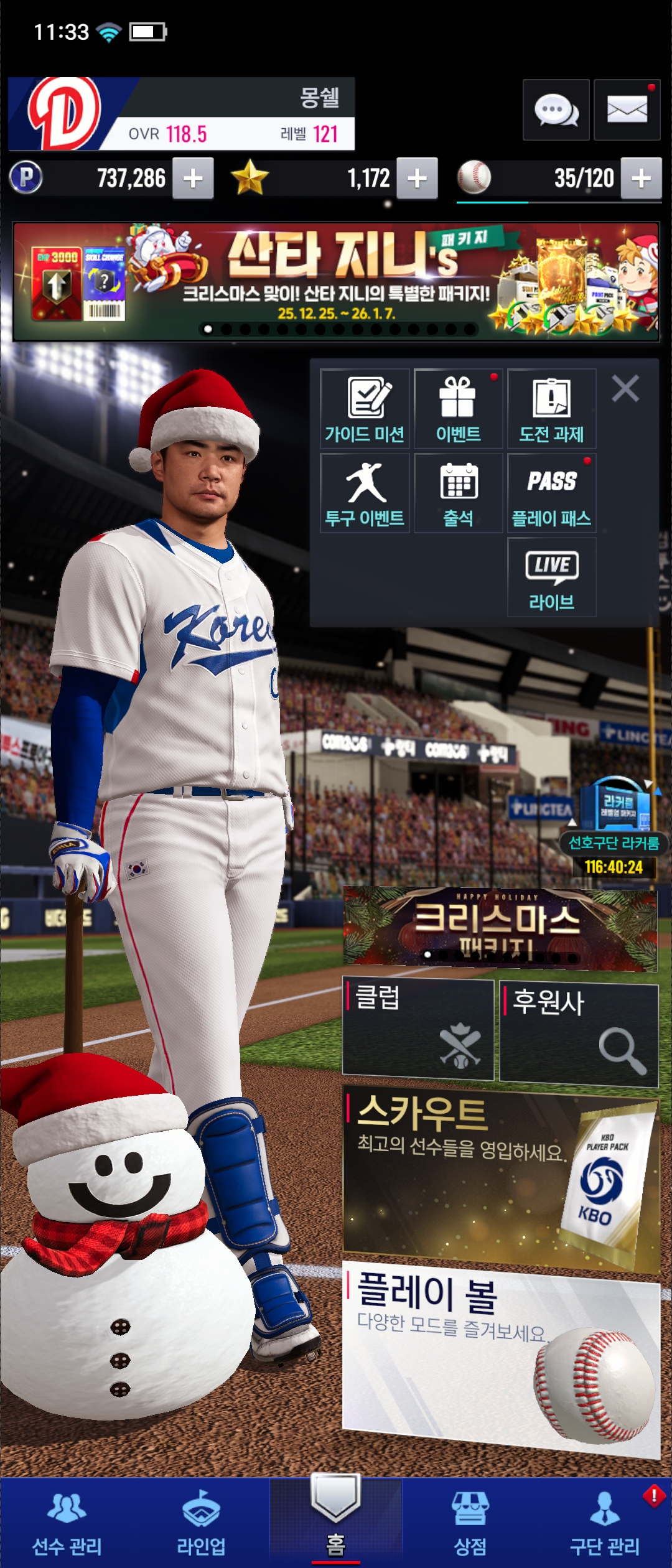Open the 라이브 live menu
This screenshot has height=1568, width=672.
(x=551, y=577)
